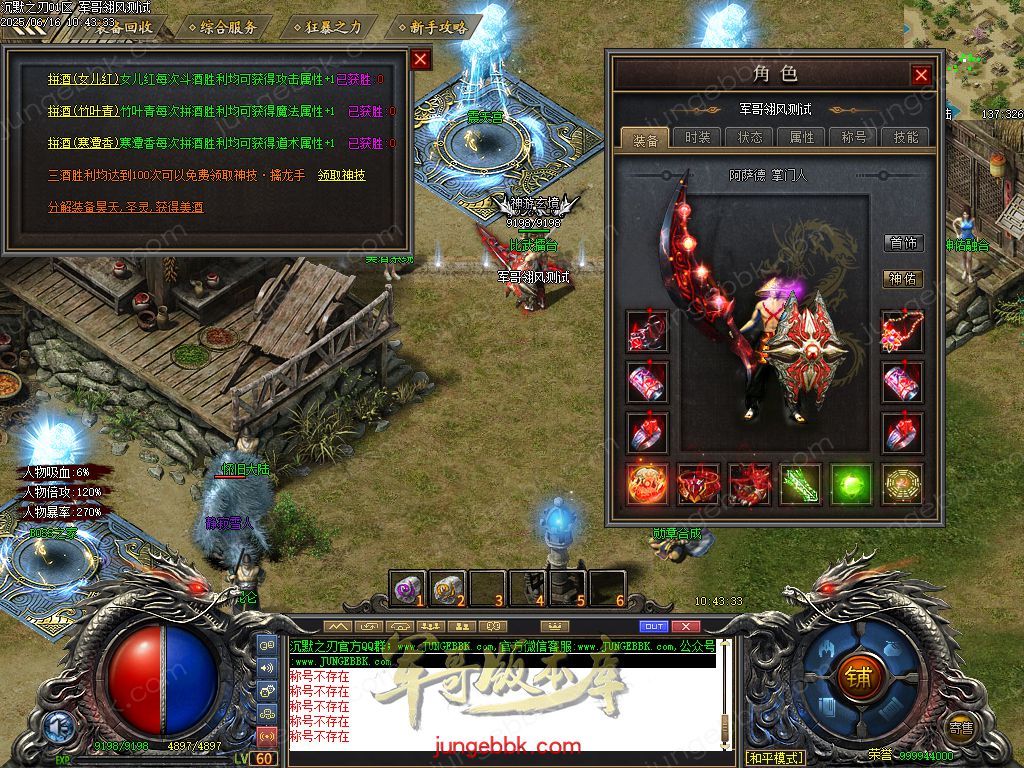This screenshot has height=768, width=1024.
Task: Switch to the 技能 skills tab
Action: point(905,137)
